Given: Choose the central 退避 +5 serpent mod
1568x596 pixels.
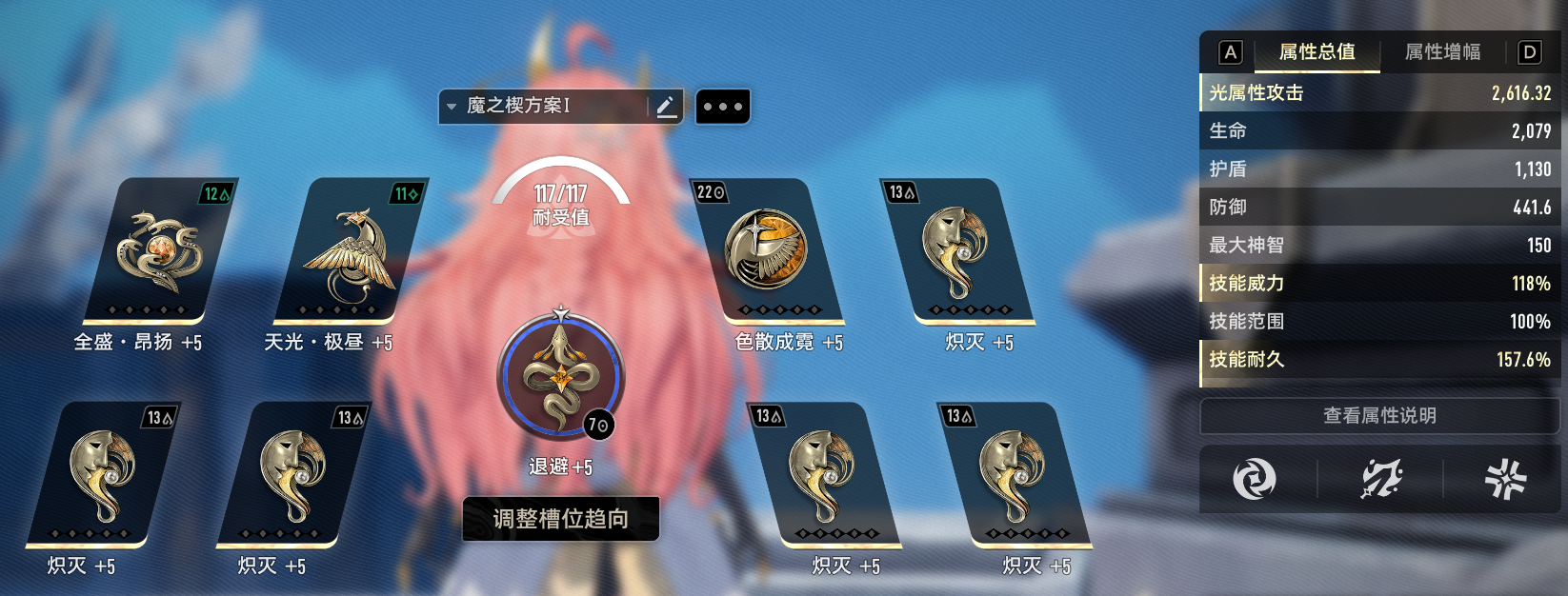Looking at the screenshot, I should click(561, 377).
